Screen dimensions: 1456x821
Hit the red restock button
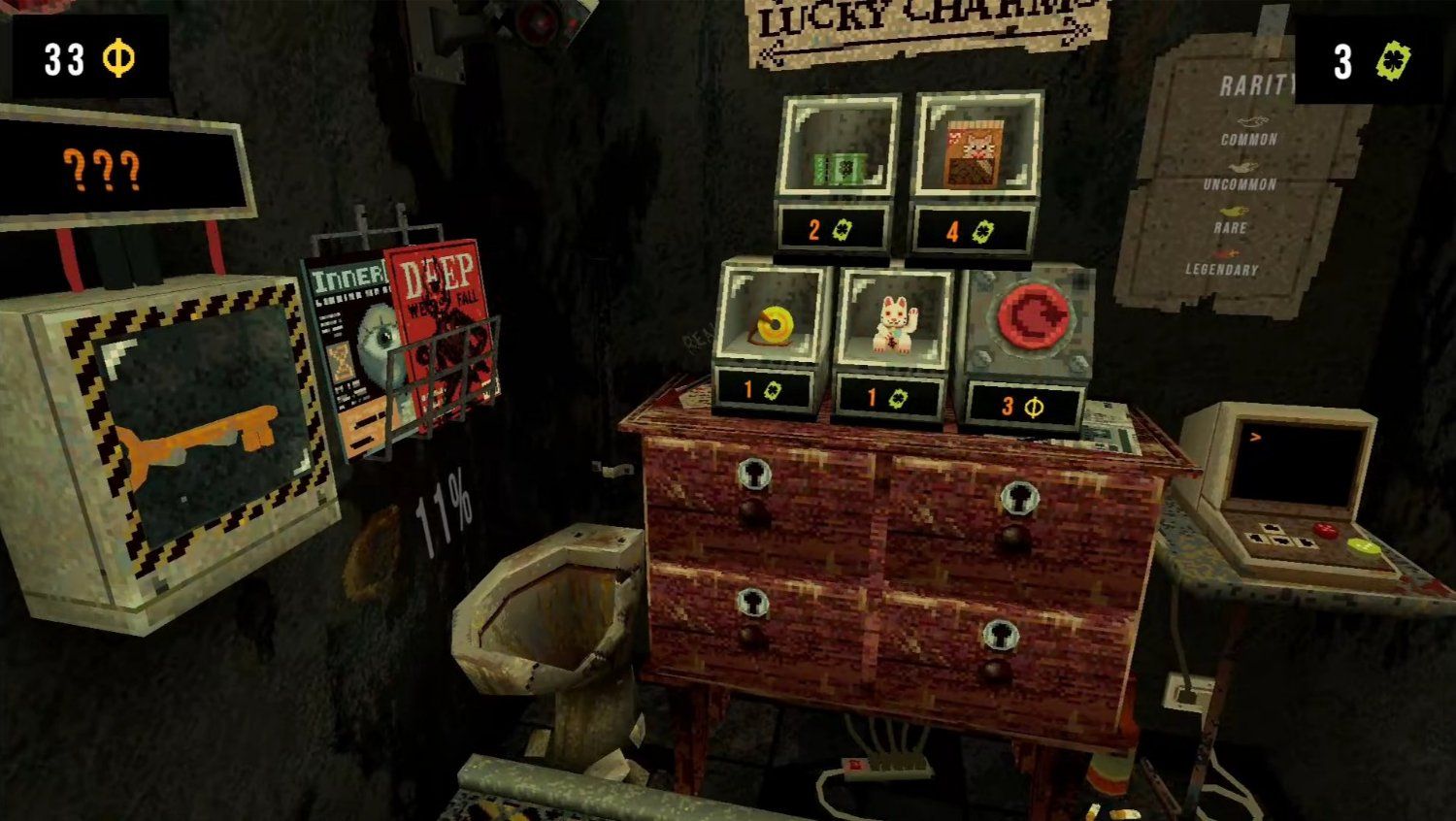click(x=1031, y=318)
